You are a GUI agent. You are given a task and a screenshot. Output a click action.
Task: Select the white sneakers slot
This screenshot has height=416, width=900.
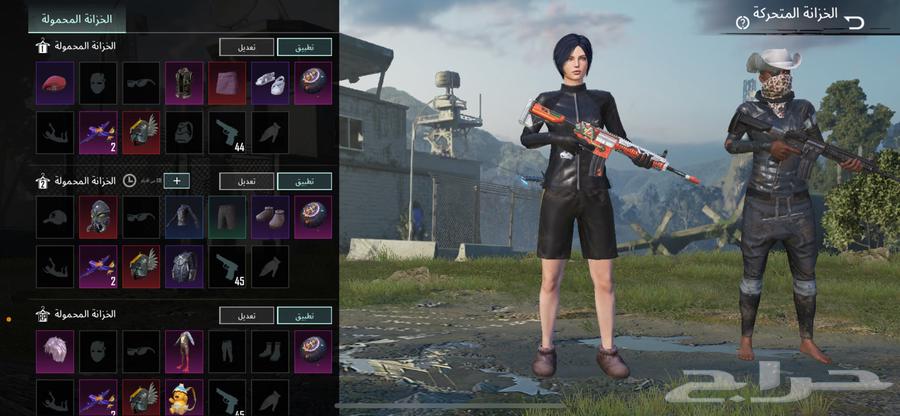pyautogui.click(x=270, y=83)
